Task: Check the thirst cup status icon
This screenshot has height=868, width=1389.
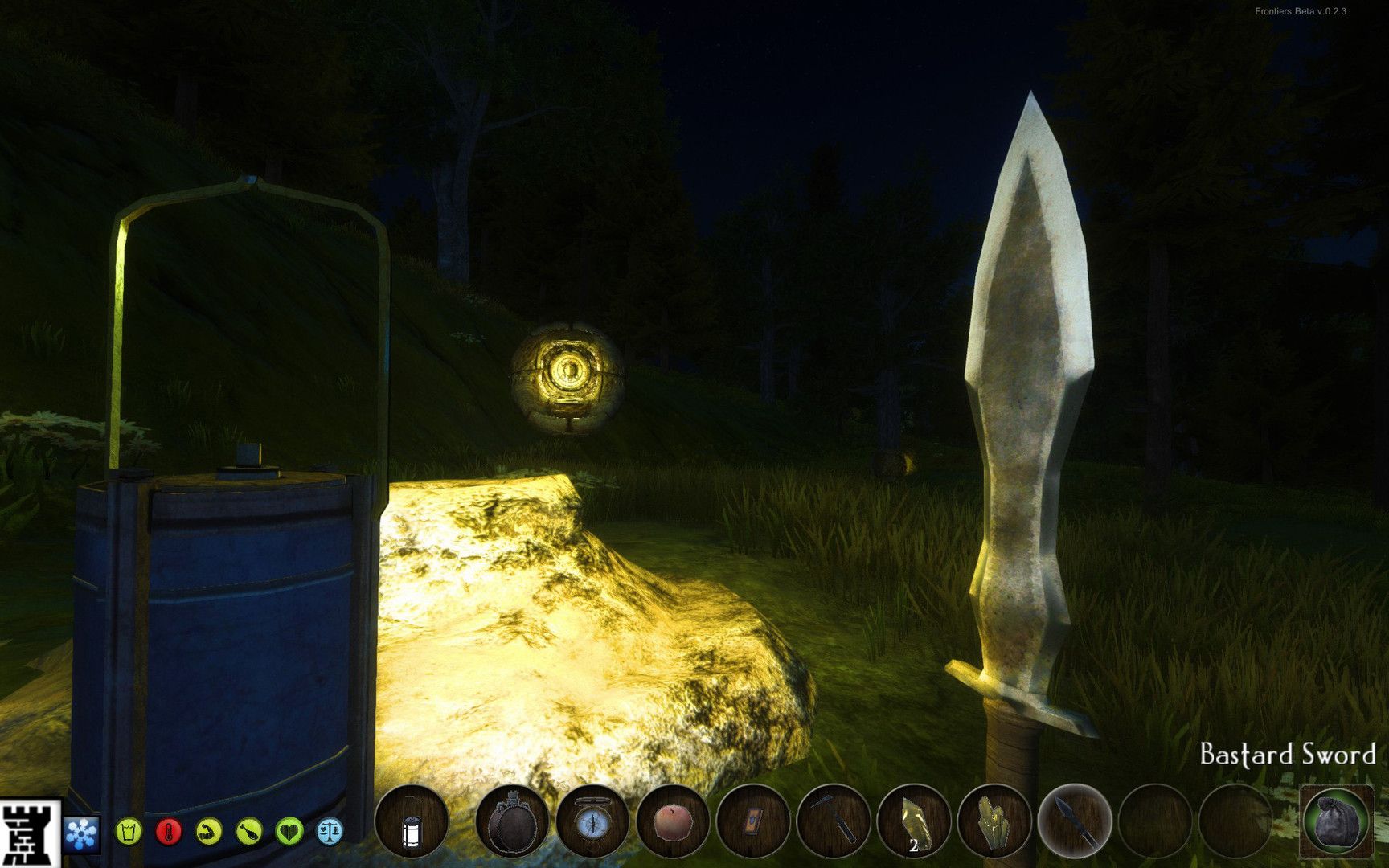Action: click(x=129, y=831)
